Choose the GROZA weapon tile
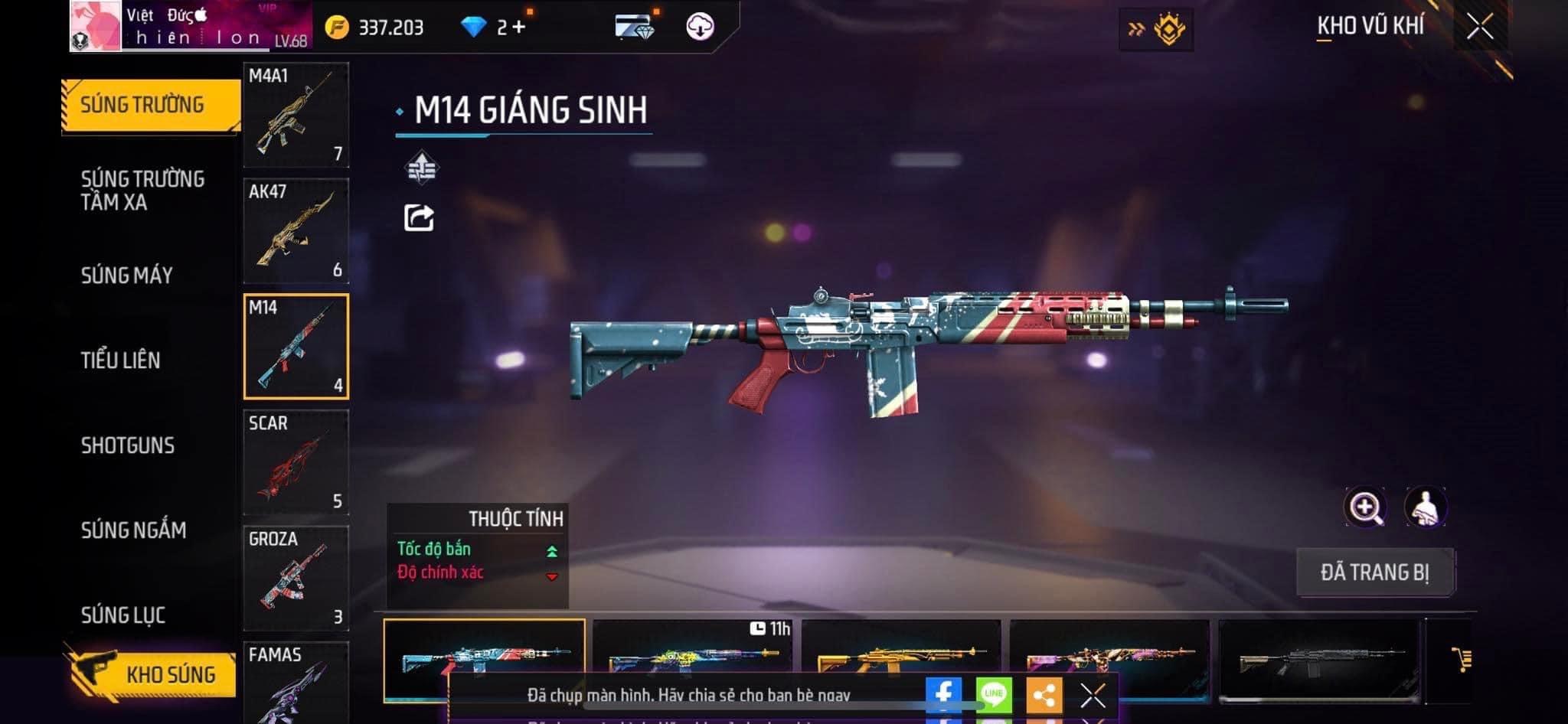The image size is (1568, 724). (296, 578)
